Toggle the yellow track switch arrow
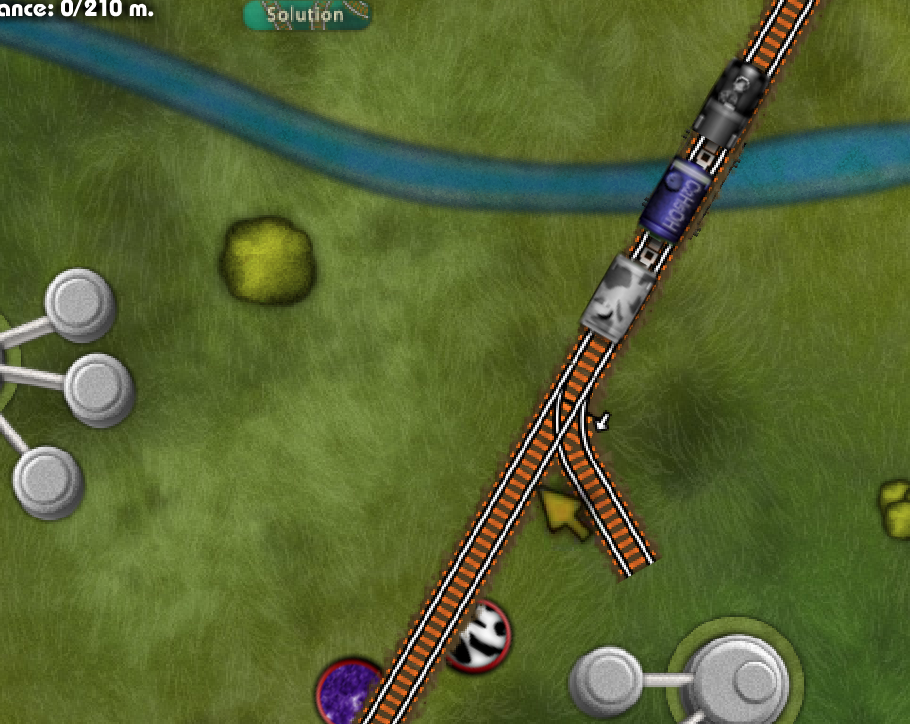910x724 pixels. (x=565, y=513)
